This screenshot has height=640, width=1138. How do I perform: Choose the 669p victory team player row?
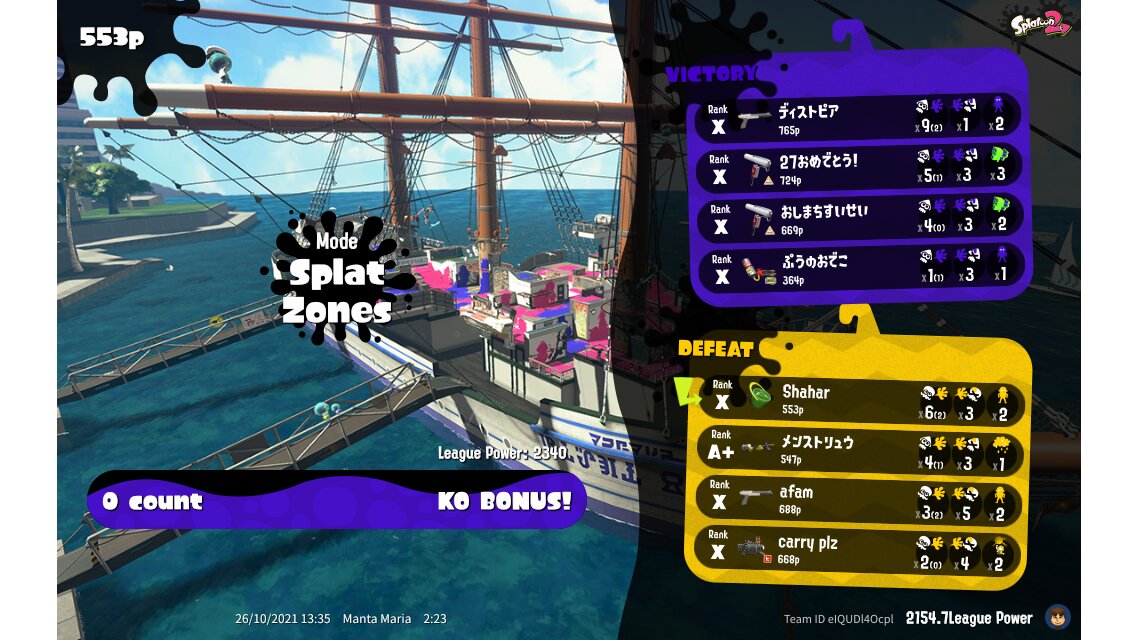860,217
